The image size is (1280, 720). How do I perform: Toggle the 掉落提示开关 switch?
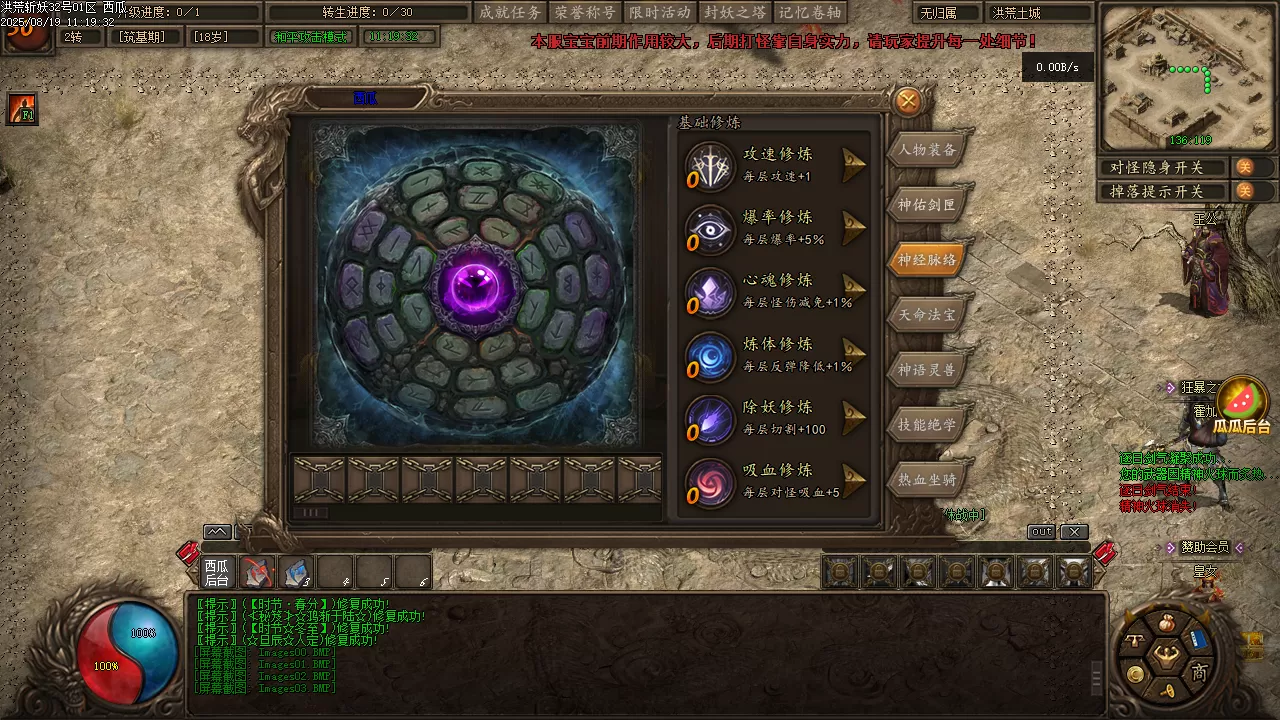[1244, 191]
